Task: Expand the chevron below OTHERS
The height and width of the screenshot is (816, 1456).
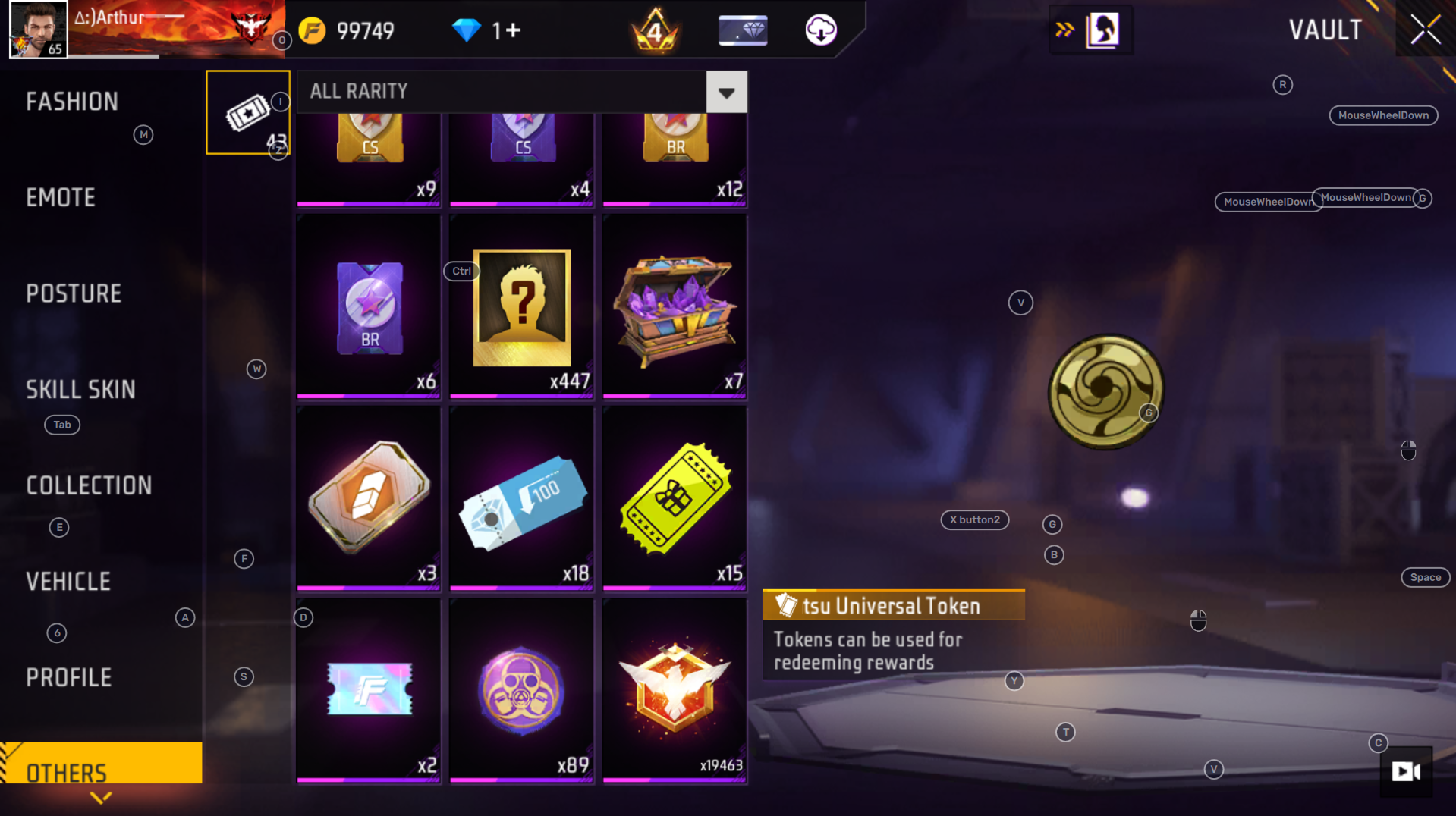Action: click(x=101, y=799)
